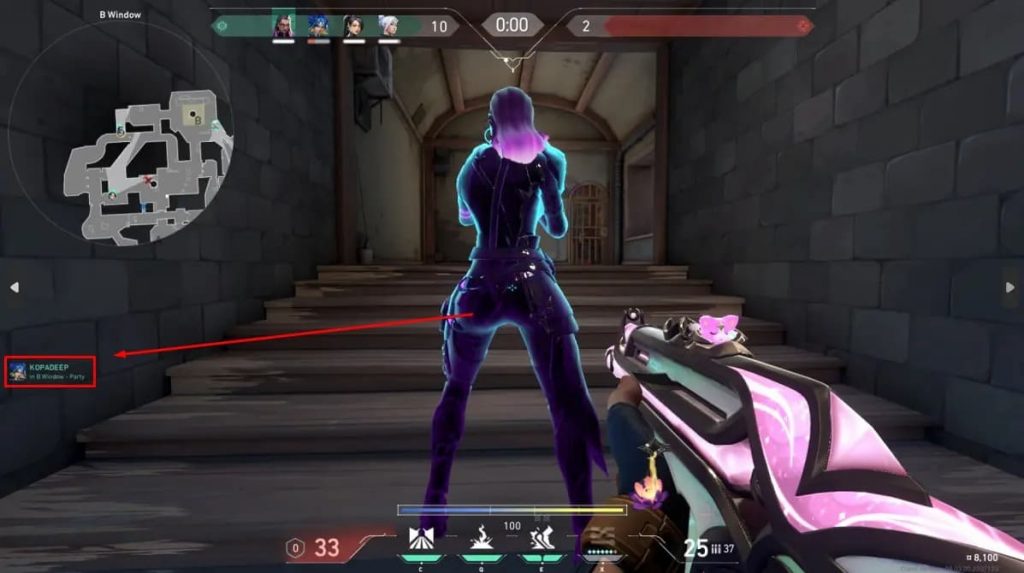Select the blue-haired agent portrait in the top bar
Viewport: 1024px width, 573px height.
point(318,26)
